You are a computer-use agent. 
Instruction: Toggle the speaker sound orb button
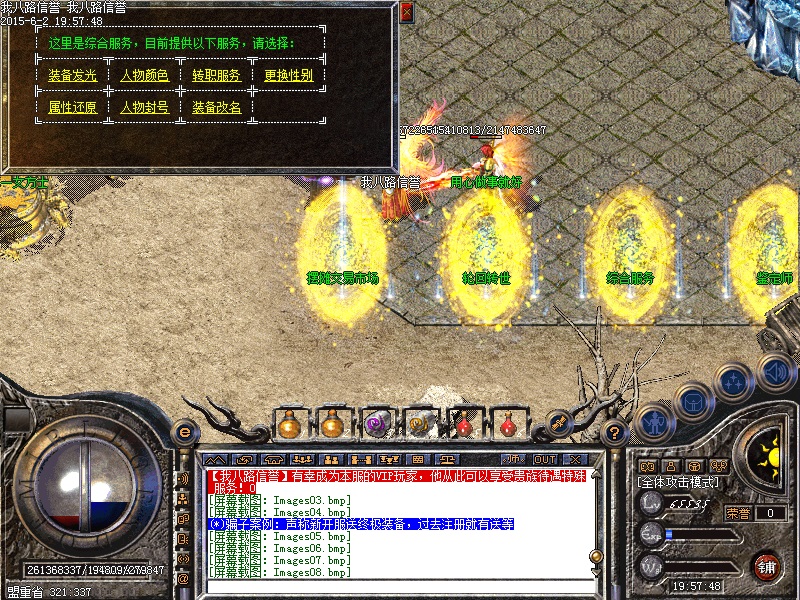774,373
